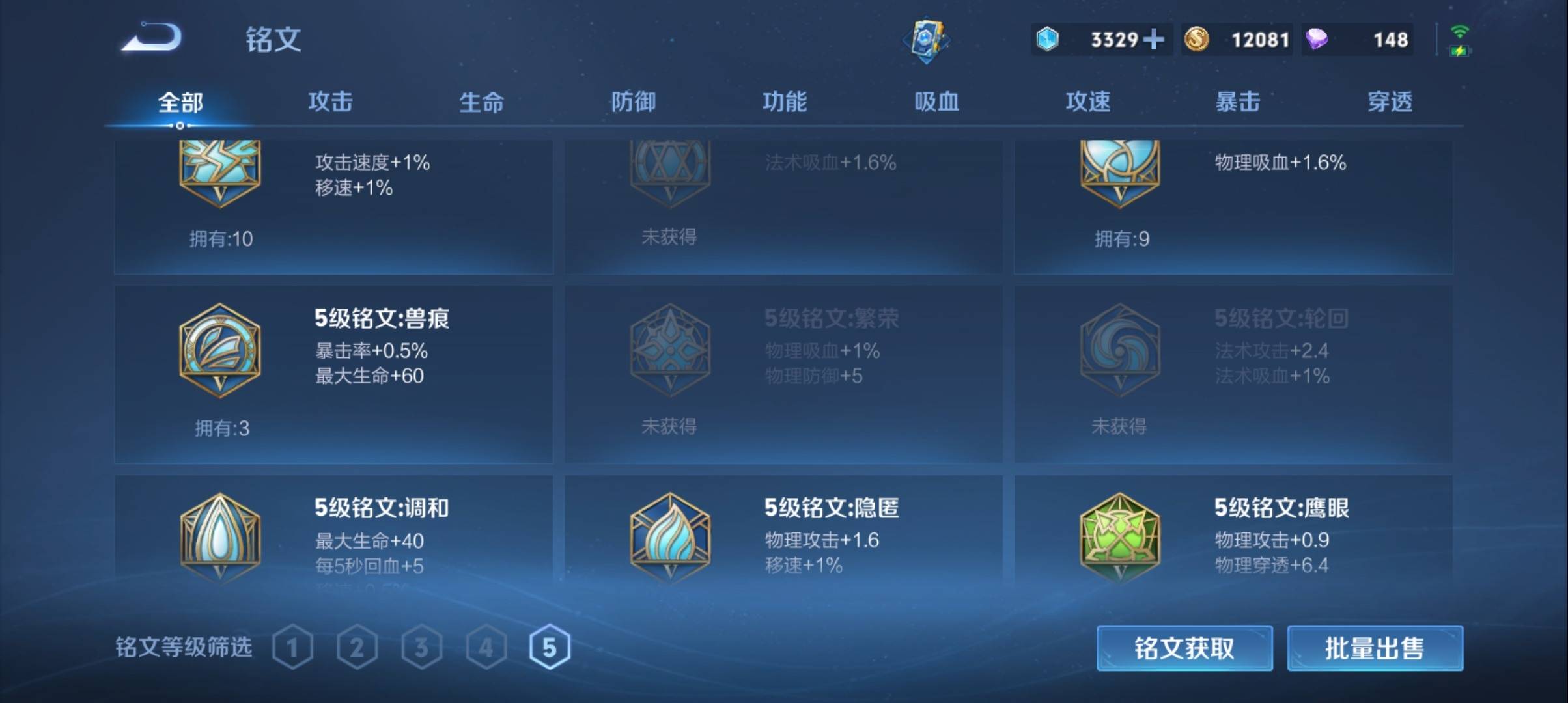Click the 批量出售 button
The width and height of the screenshot is (1568, 703).
(x=1374, y=649)
